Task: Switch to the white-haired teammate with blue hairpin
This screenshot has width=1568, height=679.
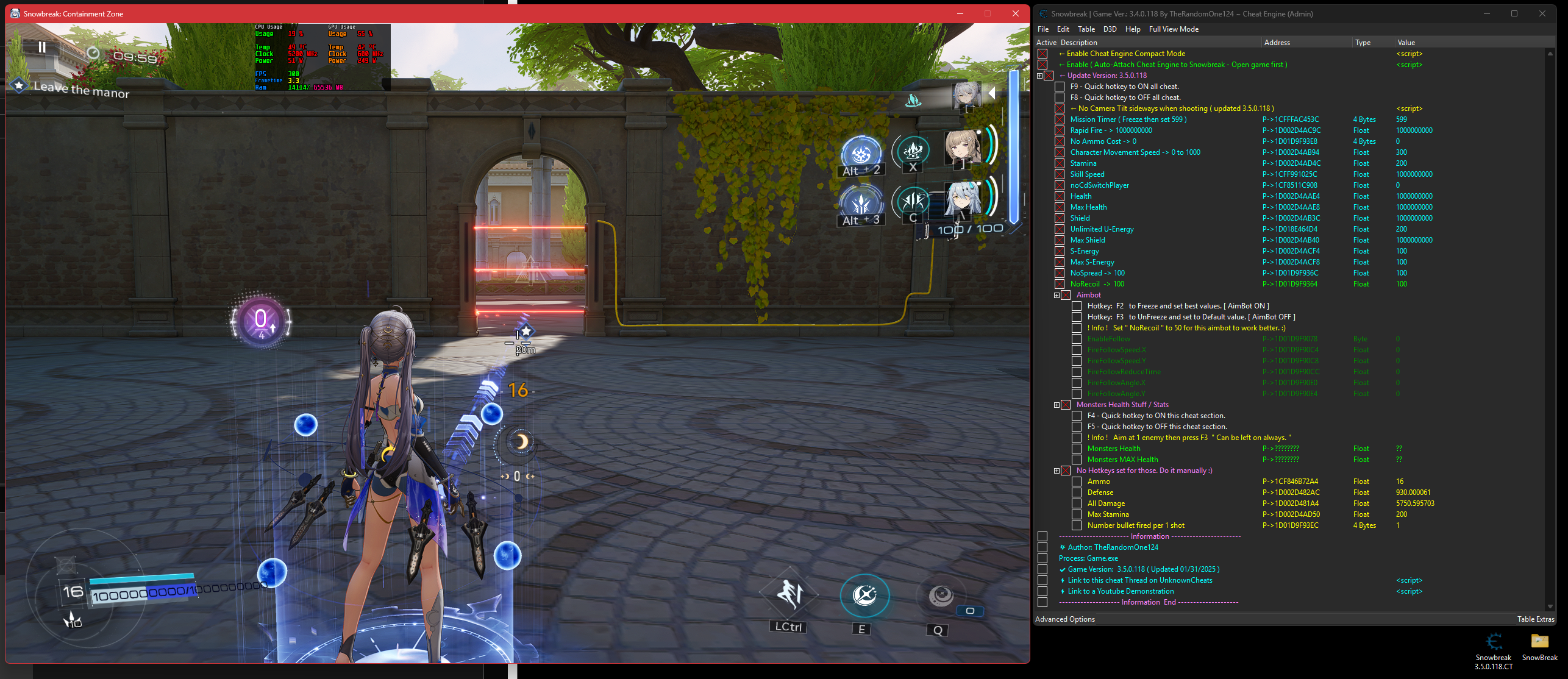Action: pos(962,199)
